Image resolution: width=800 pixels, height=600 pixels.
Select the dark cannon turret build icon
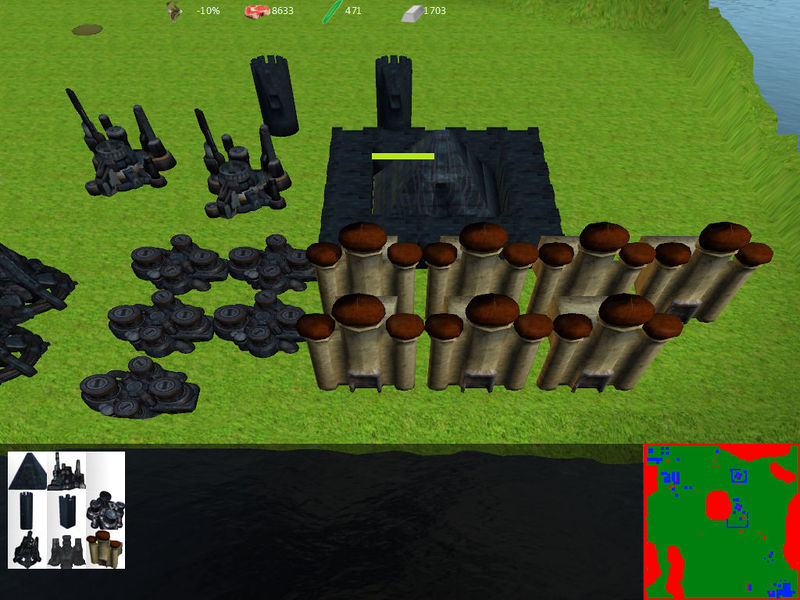(27, 549)
